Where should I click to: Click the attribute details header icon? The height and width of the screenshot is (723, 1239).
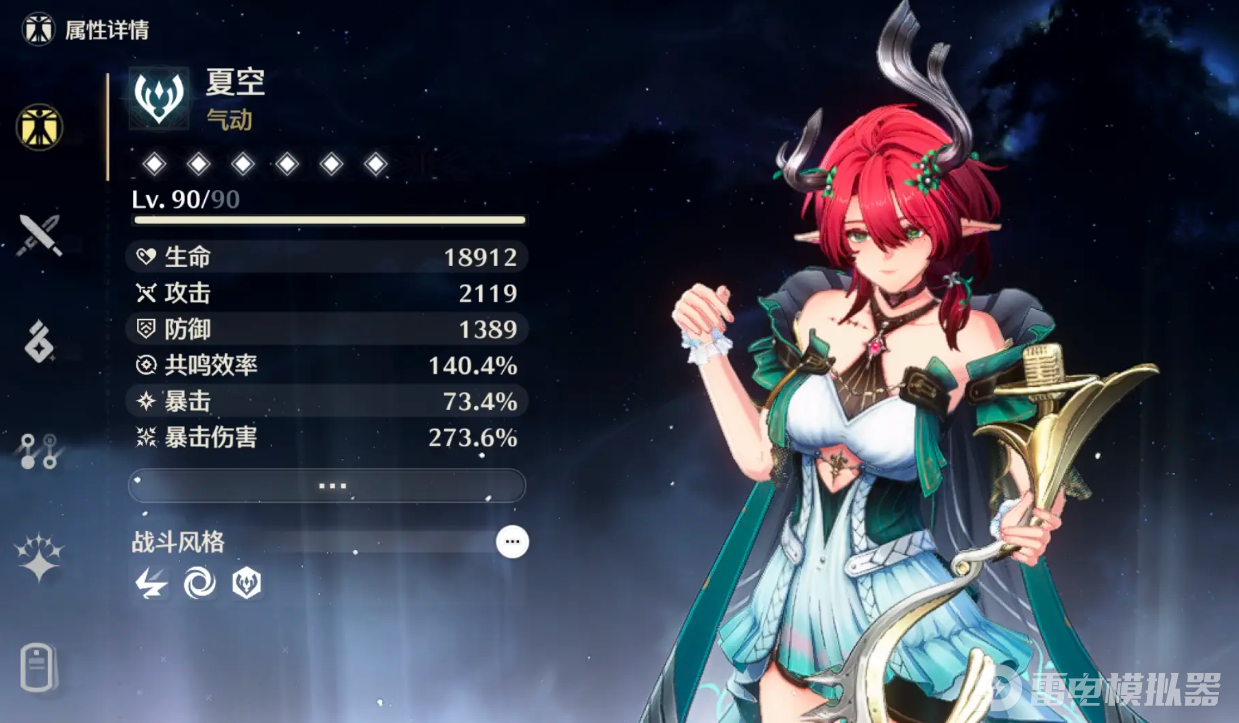pyautogui.click(x=39, y=29)
